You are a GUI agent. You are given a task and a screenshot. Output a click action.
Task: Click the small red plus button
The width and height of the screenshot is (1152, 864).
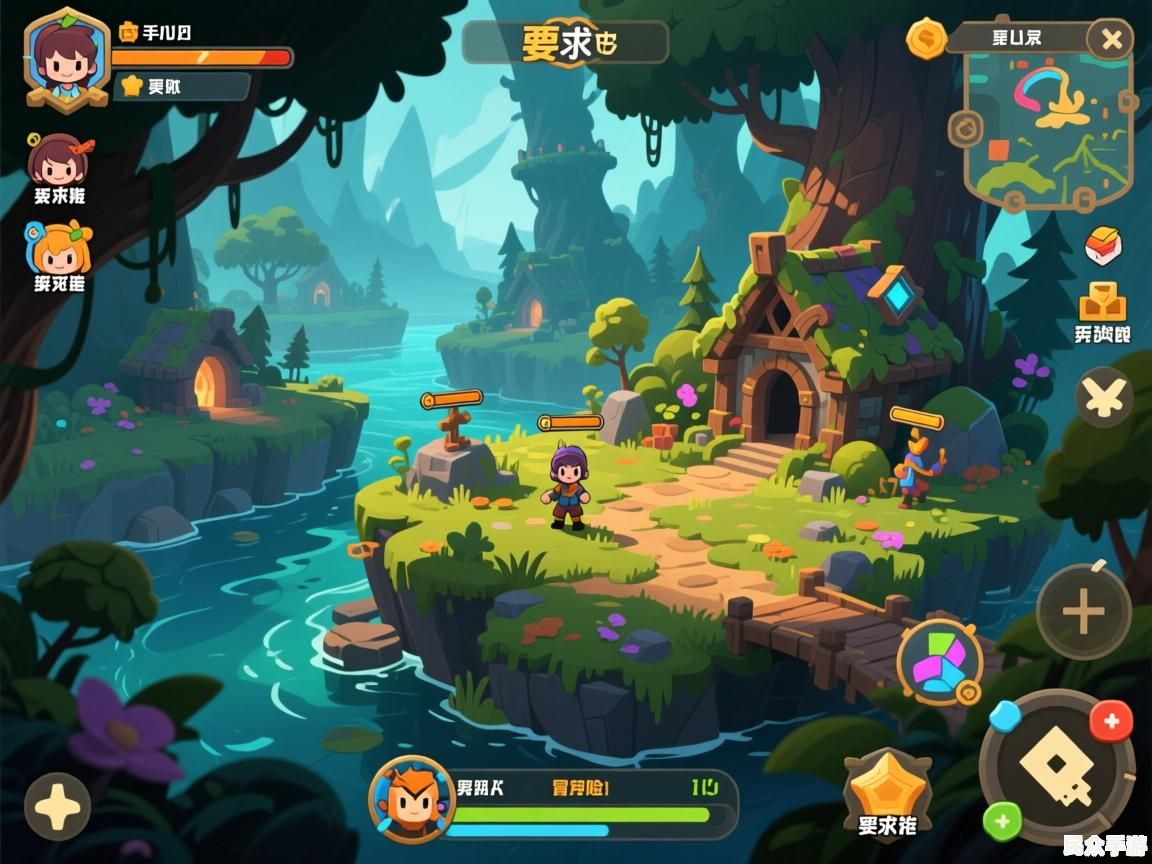click(1110, 720)
